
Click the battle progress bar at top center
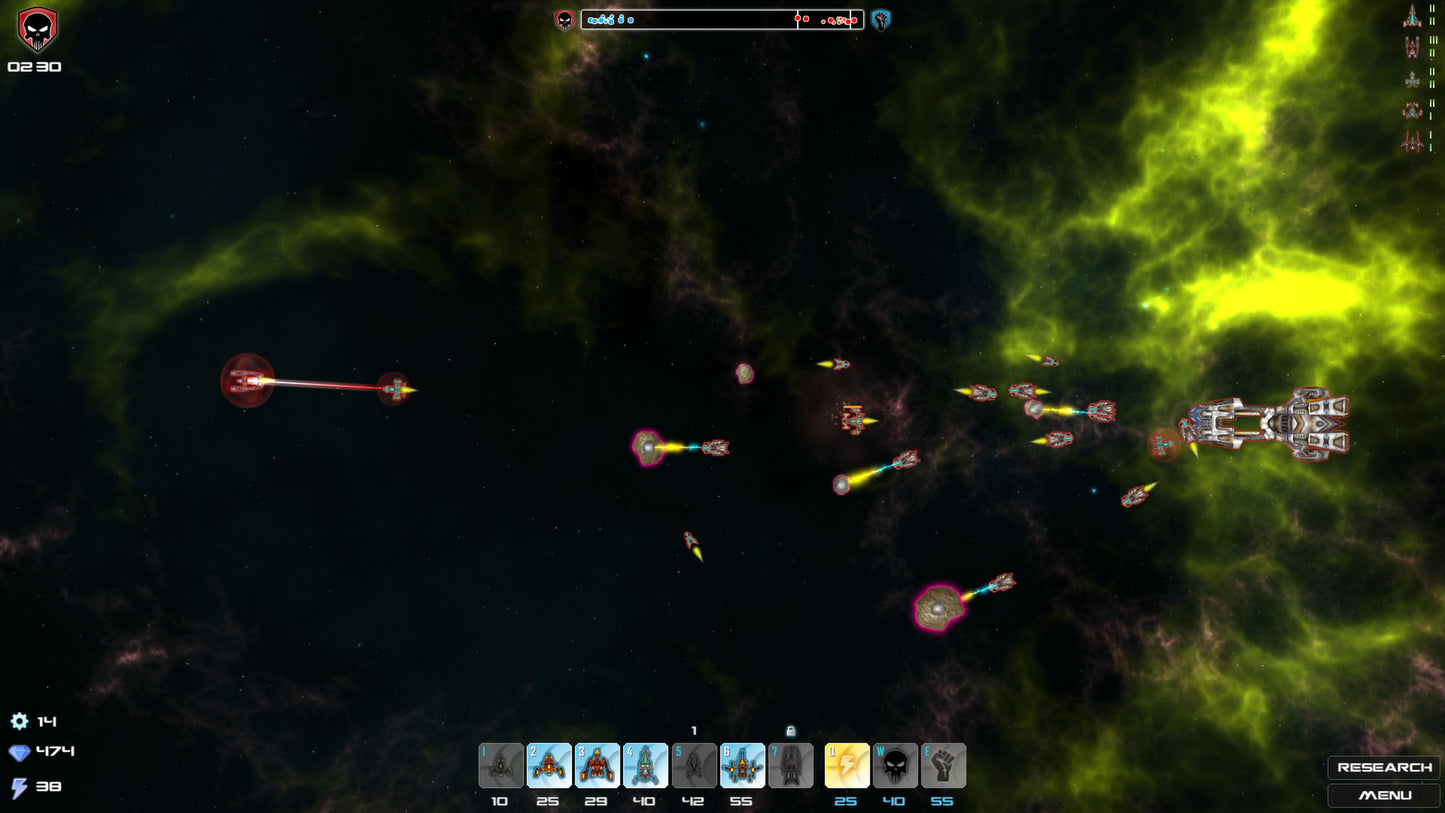pyautogui.click(x=722, y=19)
